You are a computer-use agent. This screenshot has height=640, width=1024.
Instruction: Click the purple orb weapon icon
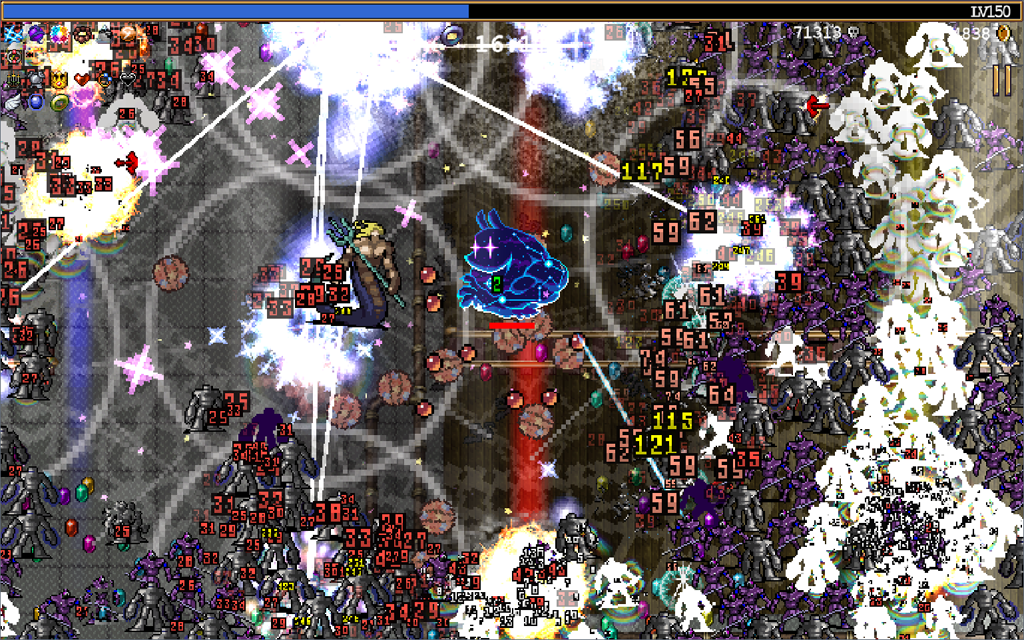36,34
